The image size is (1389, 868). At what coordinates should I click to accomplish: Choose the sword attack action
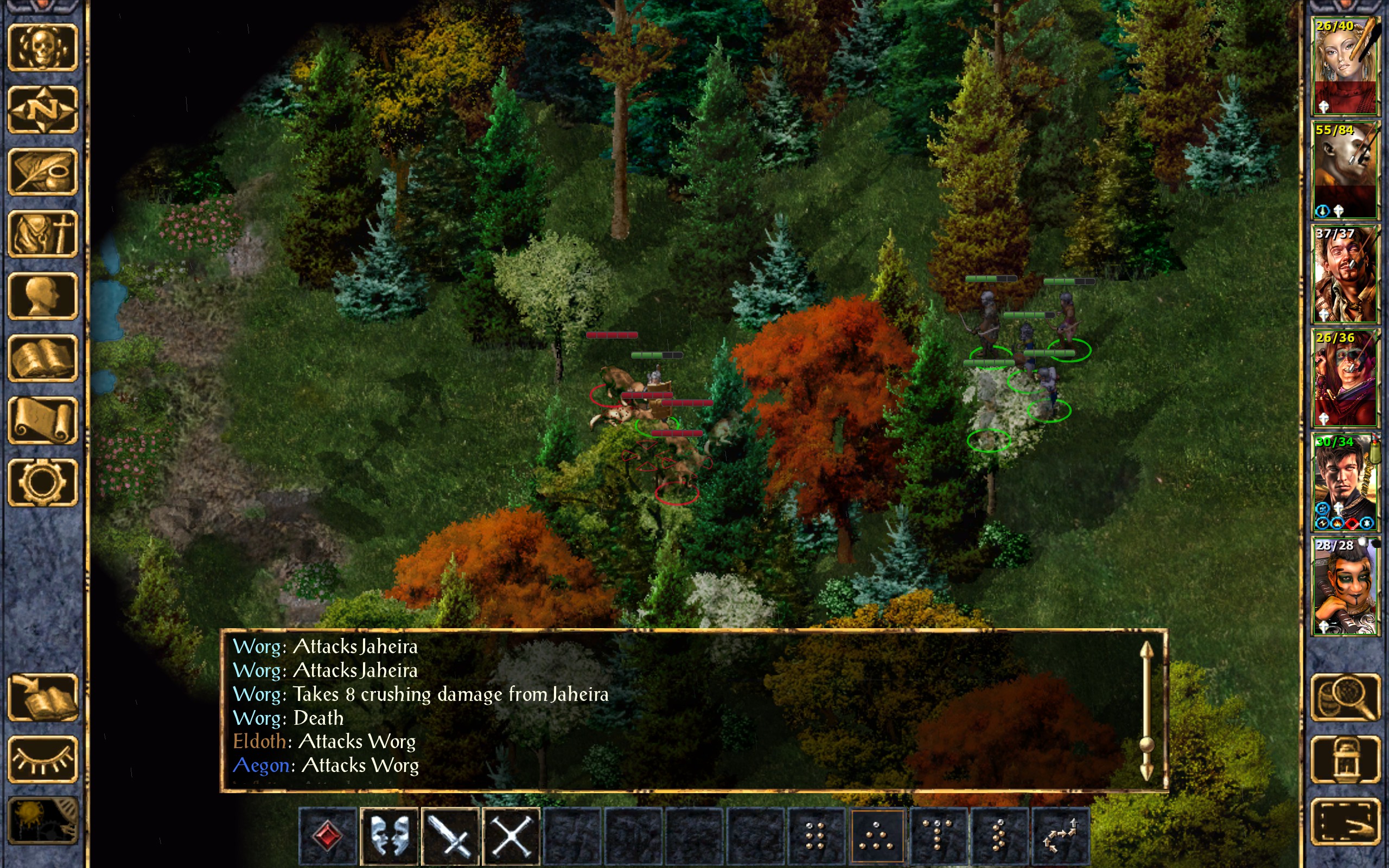click(x=450, y=835)
